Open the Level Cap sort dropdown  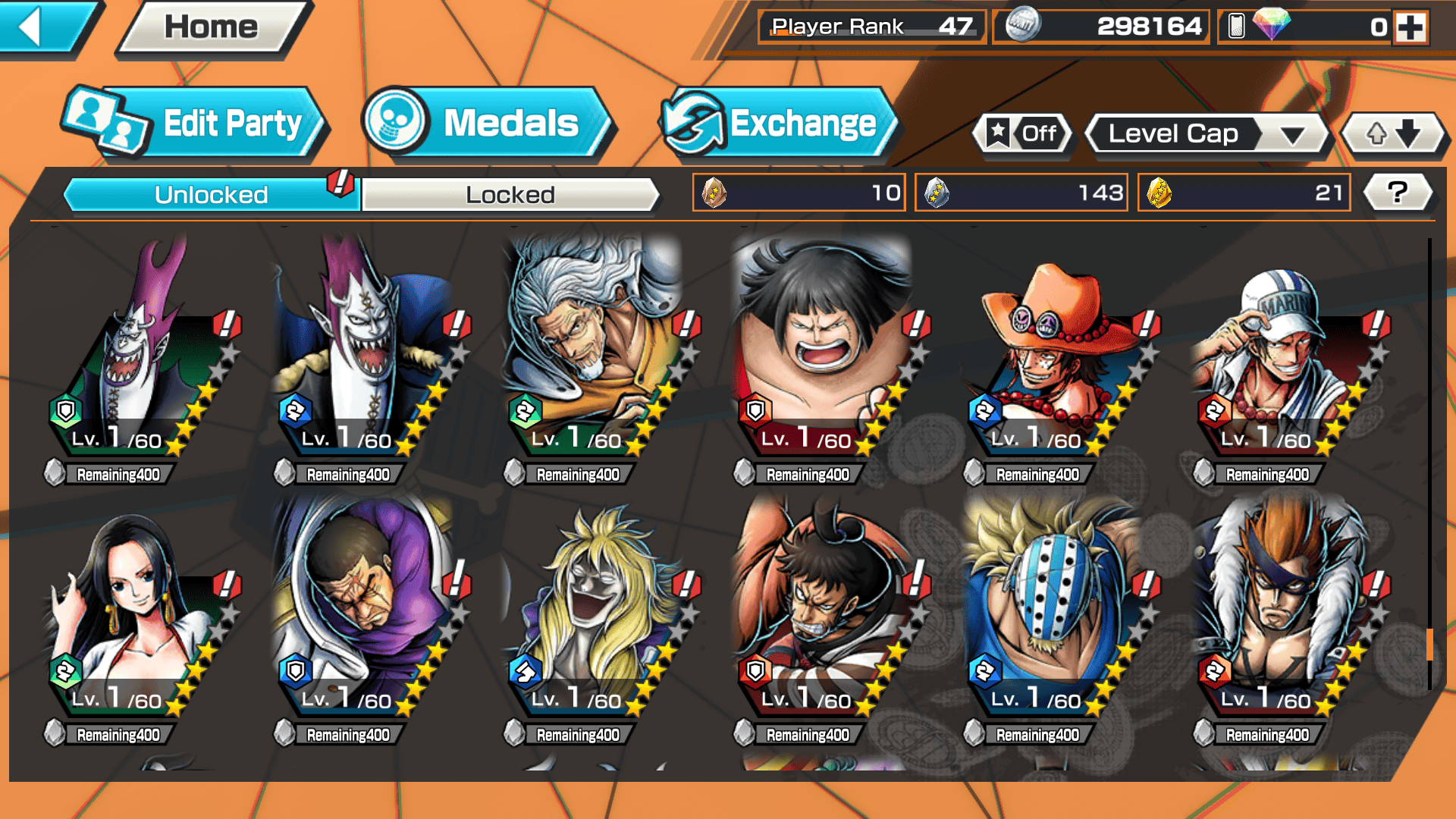coord(1207,134)
